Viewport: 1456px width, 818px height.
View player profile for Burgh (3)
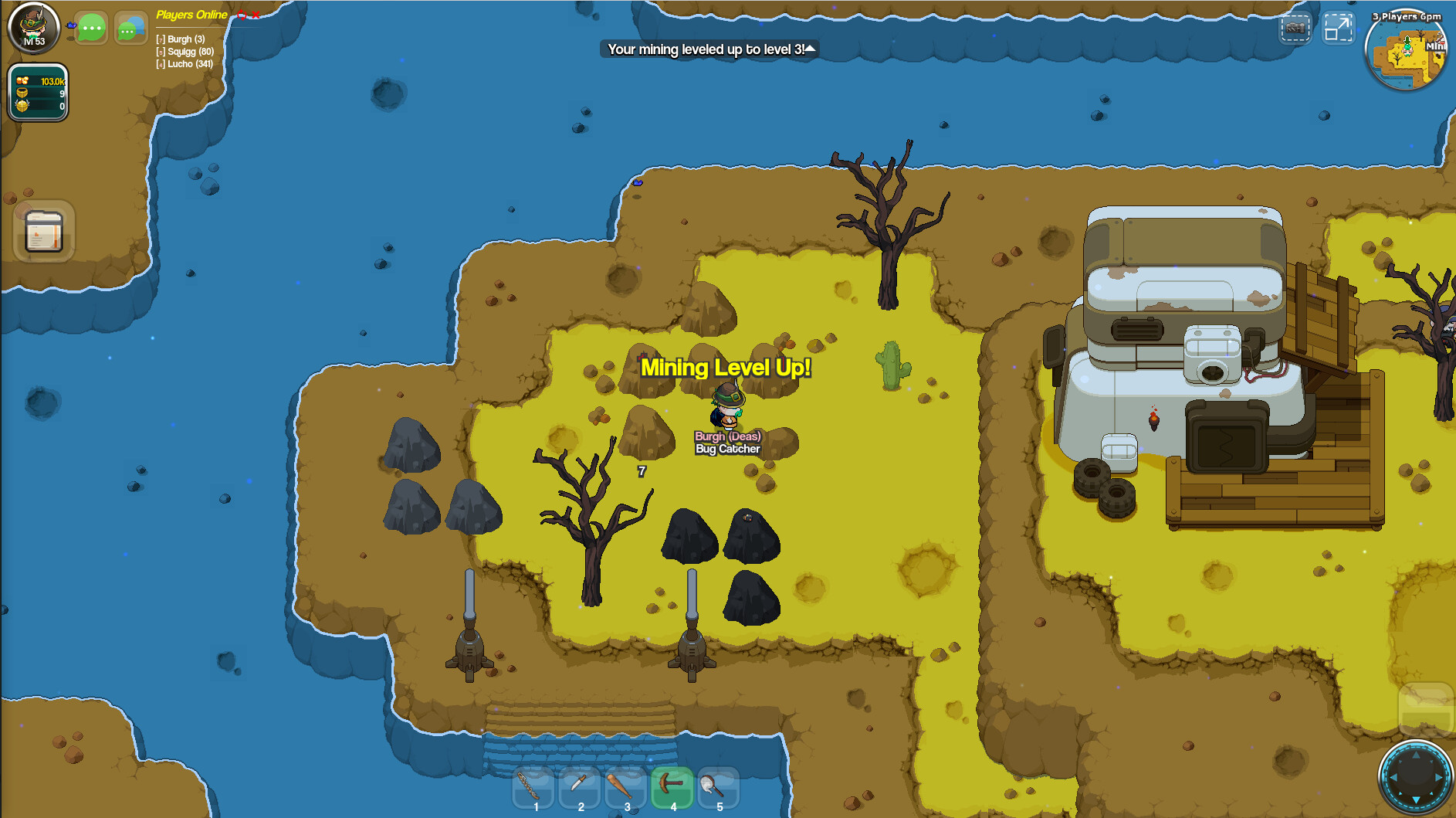182,39
